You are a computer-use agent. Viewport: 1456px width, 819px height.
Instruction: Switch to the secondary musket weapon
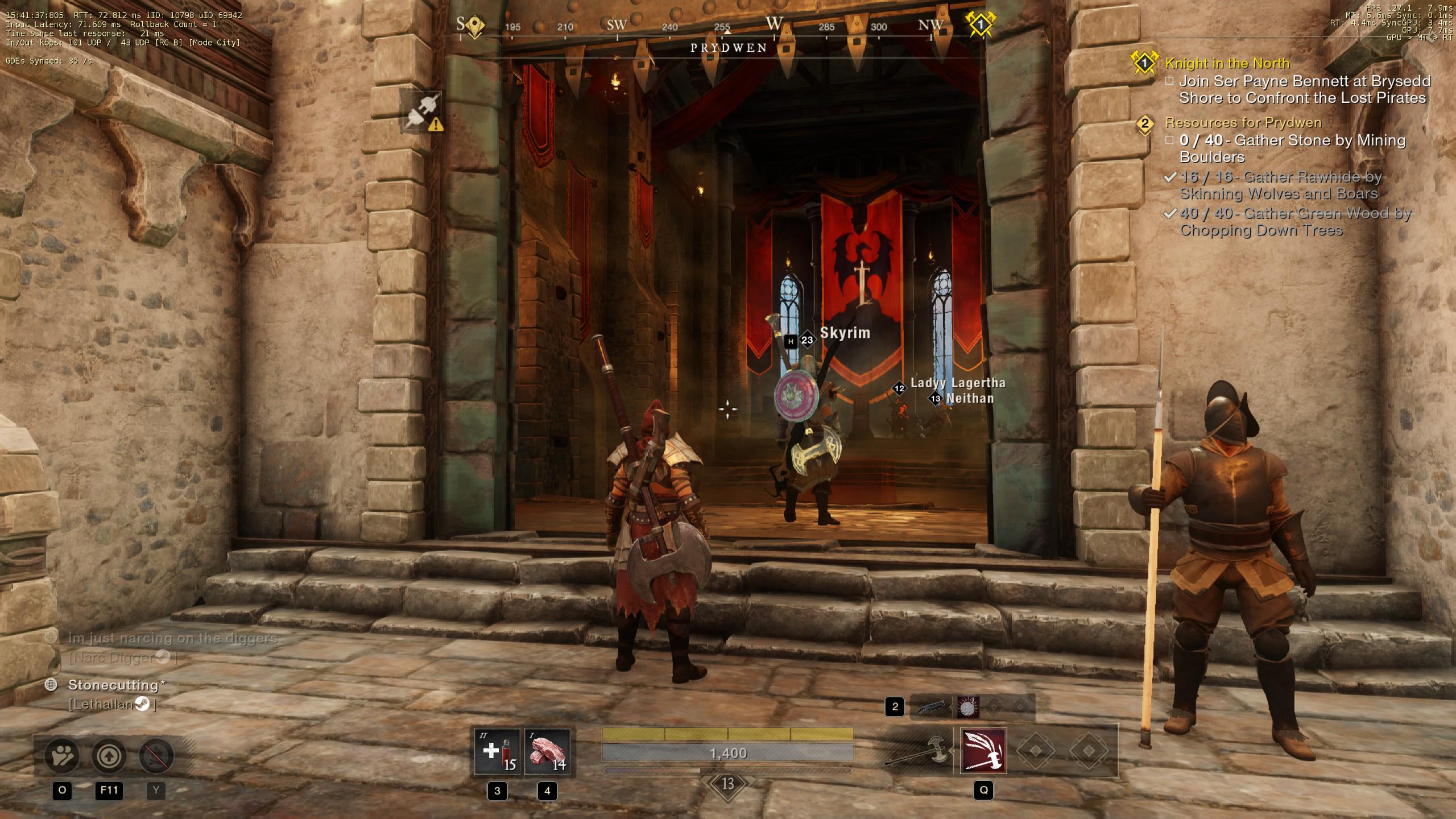tap(930, 707)
